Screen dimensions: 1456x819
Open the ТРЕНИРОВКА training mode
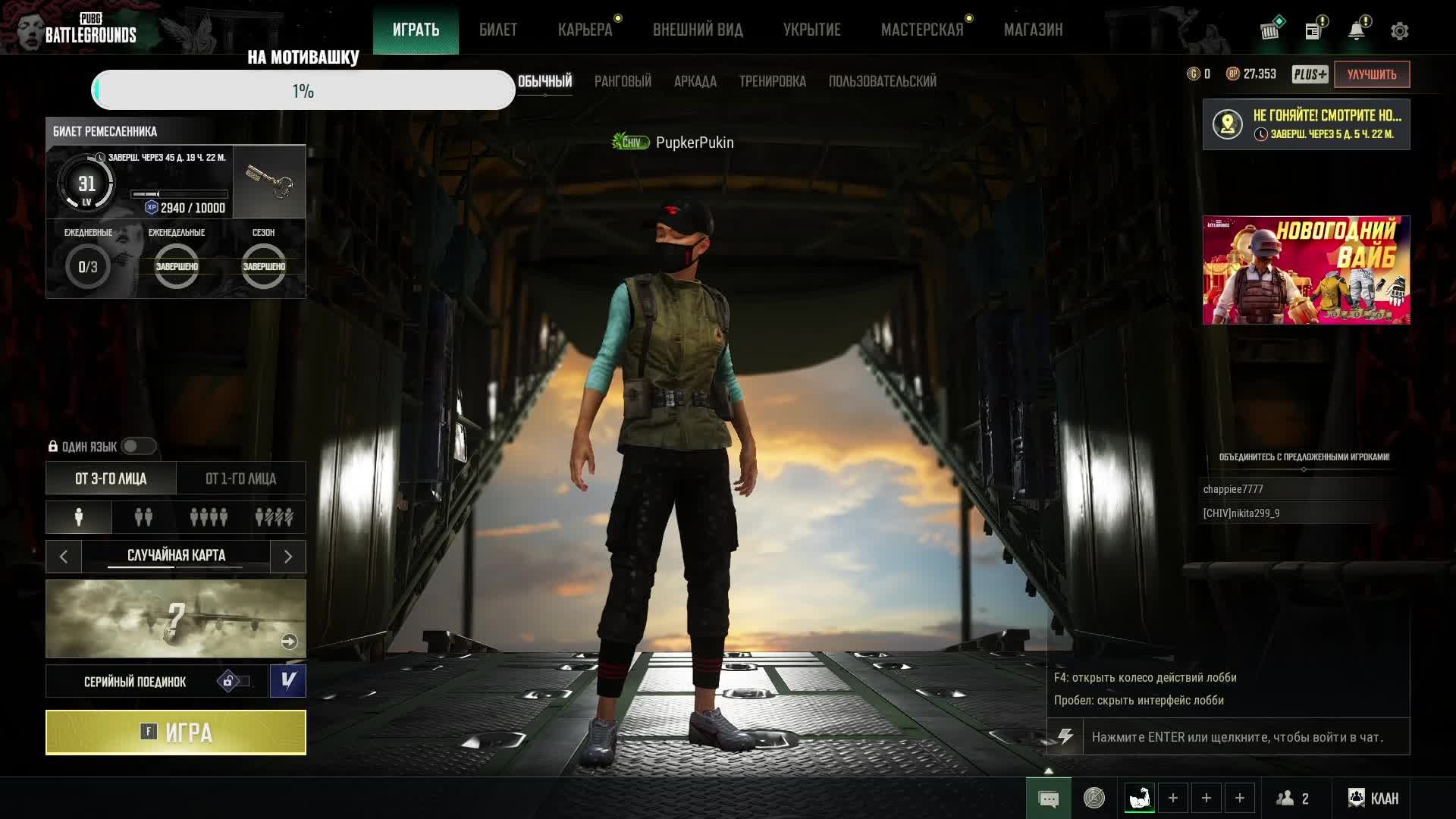click(772, 81)
